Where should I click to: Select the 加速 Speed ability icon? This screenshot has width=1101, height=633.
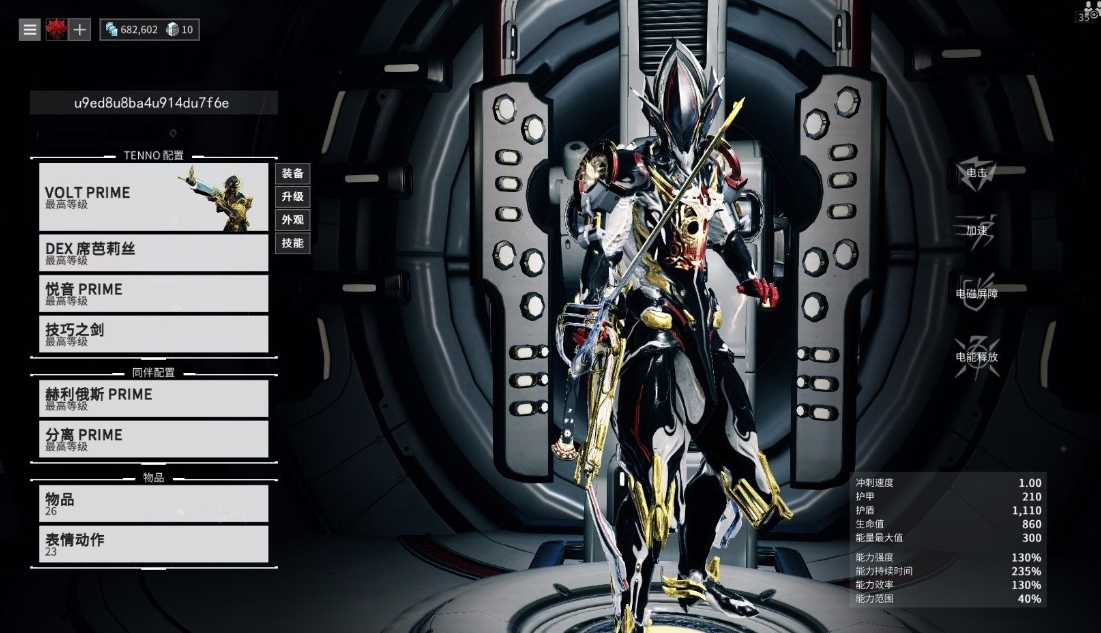976,229
